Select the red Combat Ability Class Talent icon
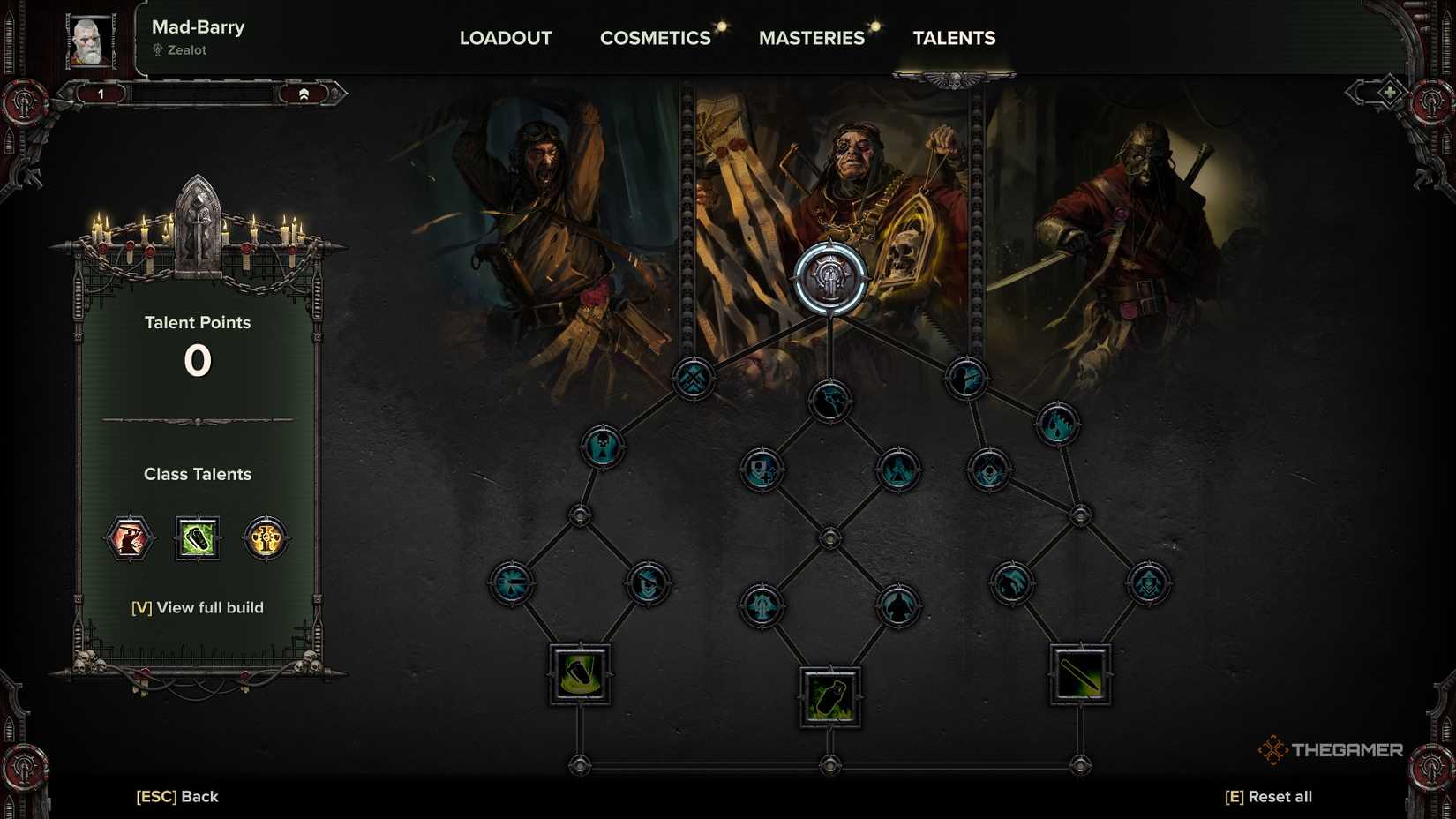1456x819 pixels. tap(129, 538)
